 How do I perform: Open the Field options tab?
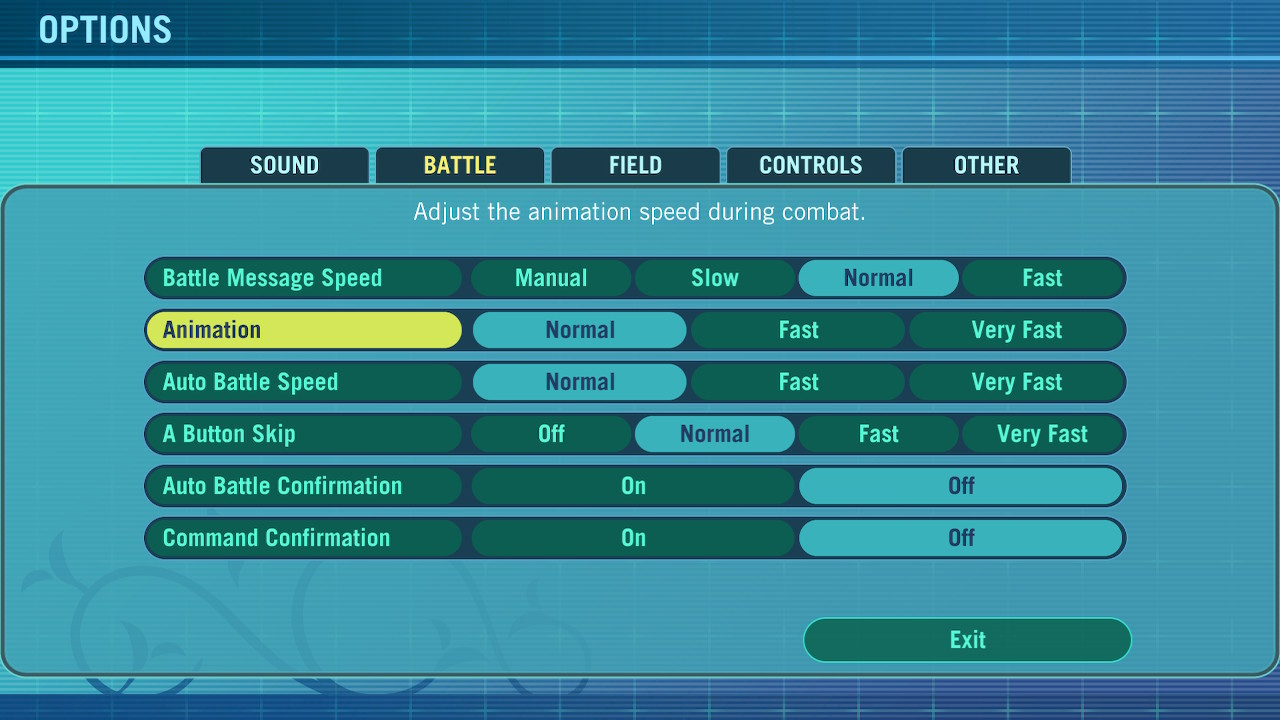point(635,166)
